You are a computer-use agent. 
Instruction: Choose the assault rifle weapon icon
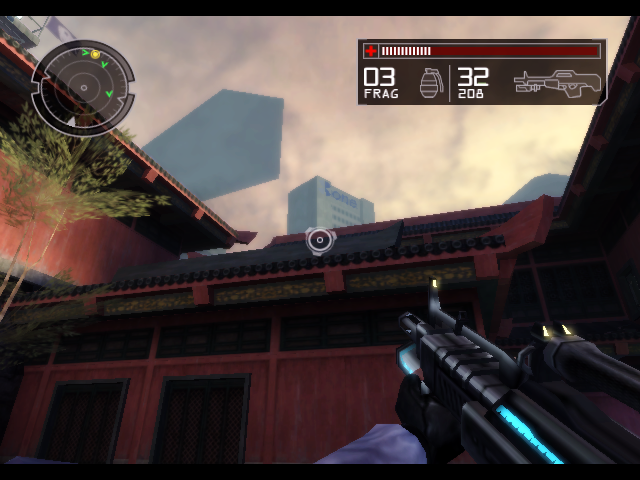tap(558, 84)
